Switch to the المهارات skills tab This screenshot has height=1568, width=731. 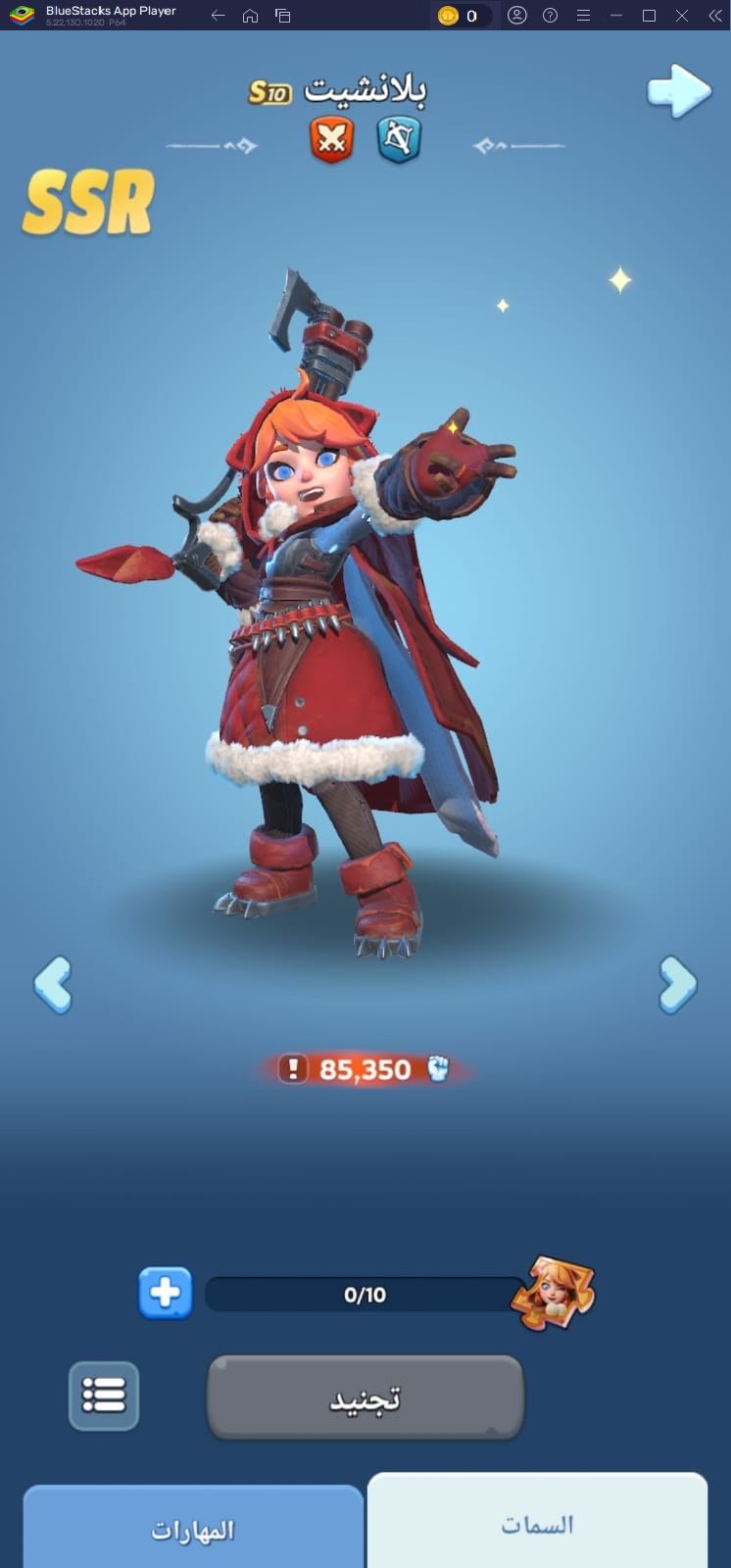193,1530
